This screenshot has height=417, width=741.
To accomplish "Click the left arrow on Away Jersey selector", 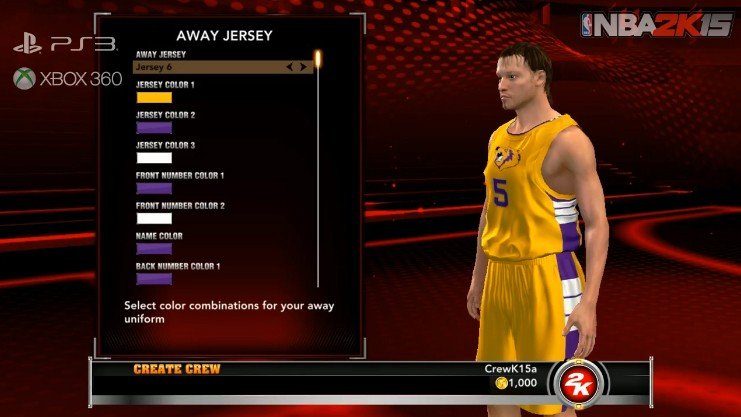I will pyautogui.click(x=289, y=67).
